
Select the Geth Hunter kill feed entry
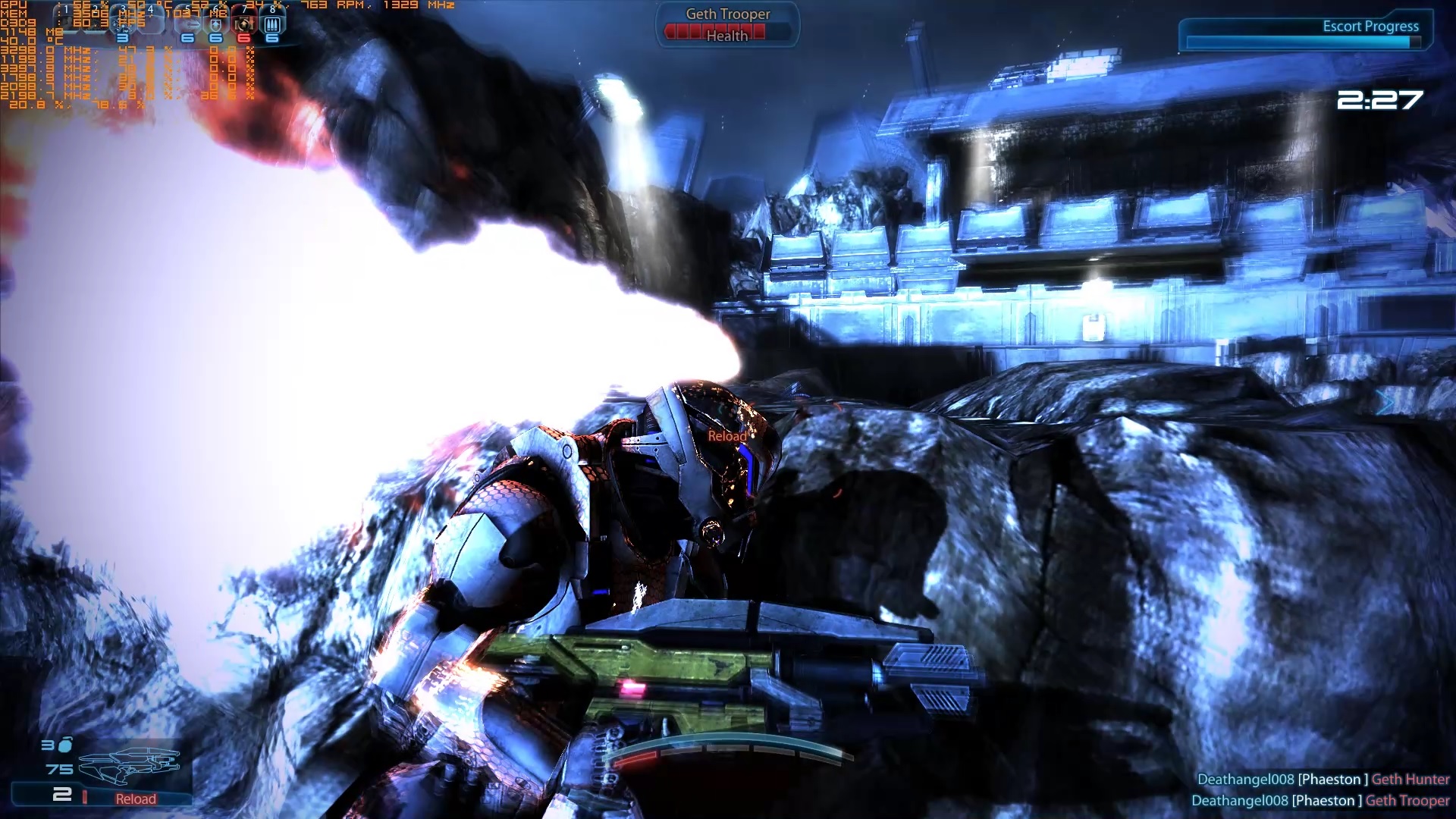(x=1323, y=779)
